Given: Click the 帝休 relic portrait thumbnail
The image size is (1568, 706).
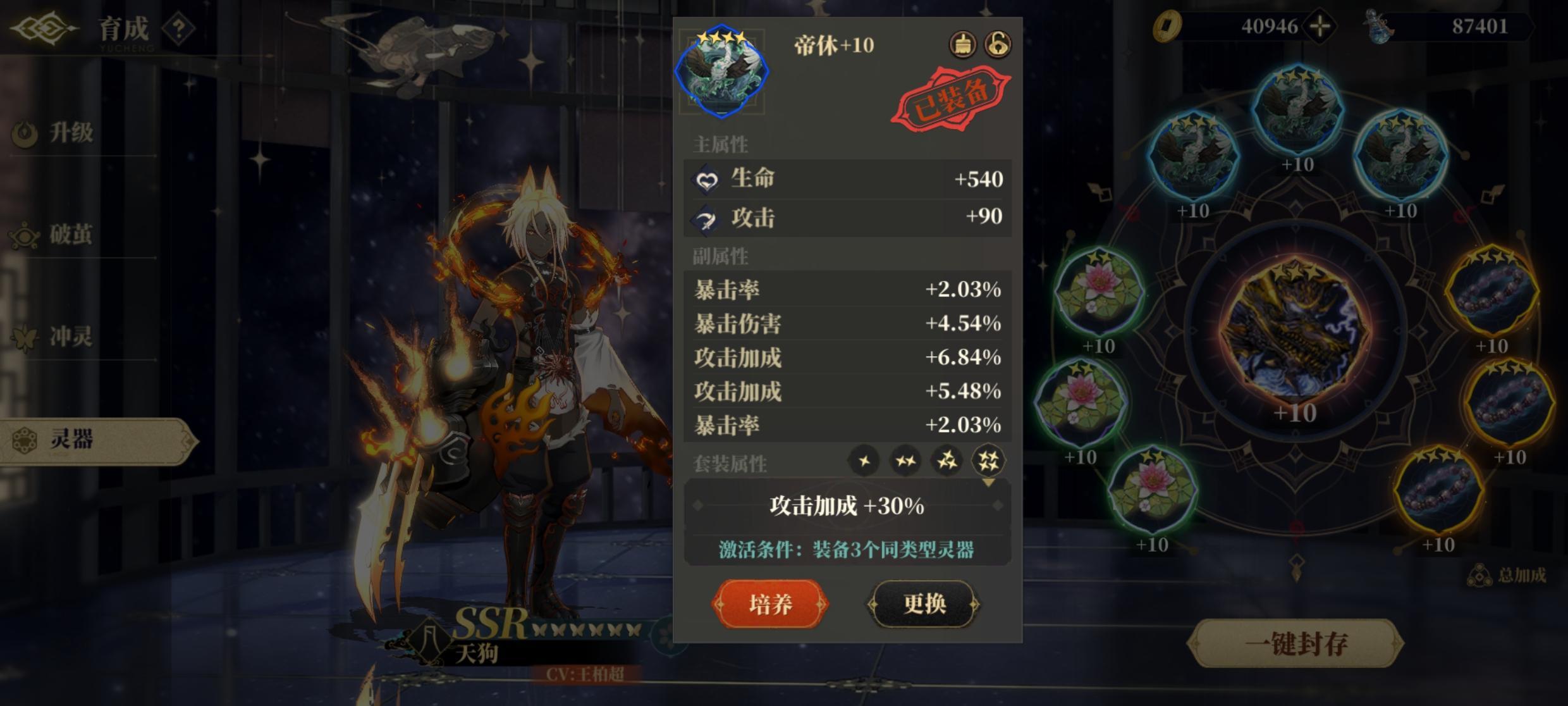Looking at the screenshot, I should [724, 70].
